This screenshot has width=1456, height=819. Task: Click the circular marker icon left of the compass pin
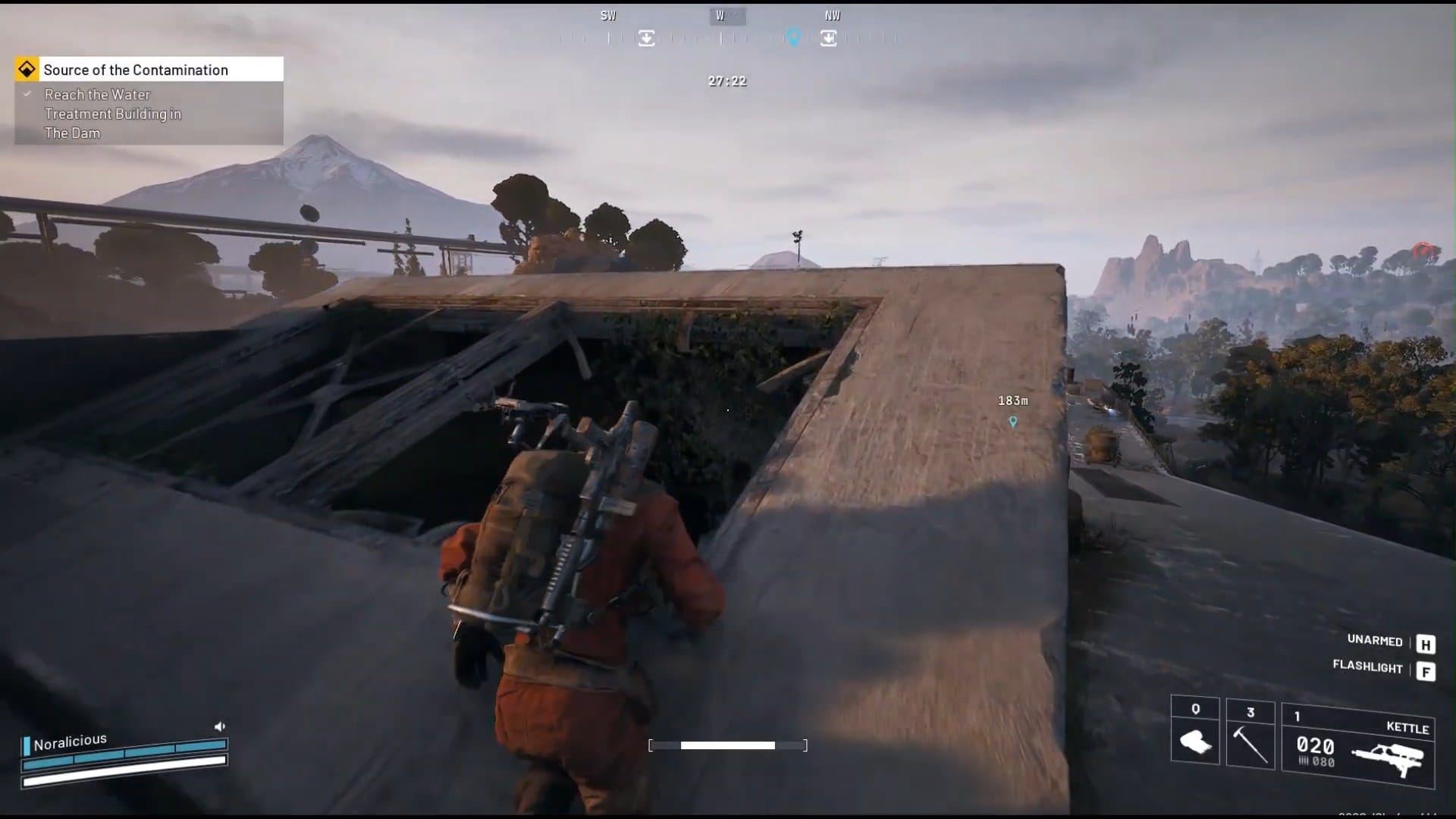646,37
